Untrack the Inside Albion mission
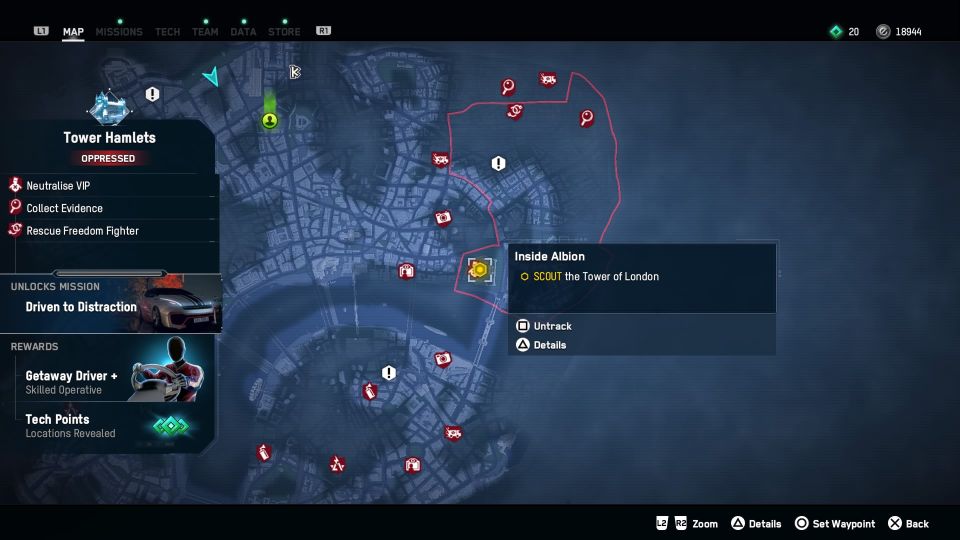 pyautogui.click(x=551, y=326)
